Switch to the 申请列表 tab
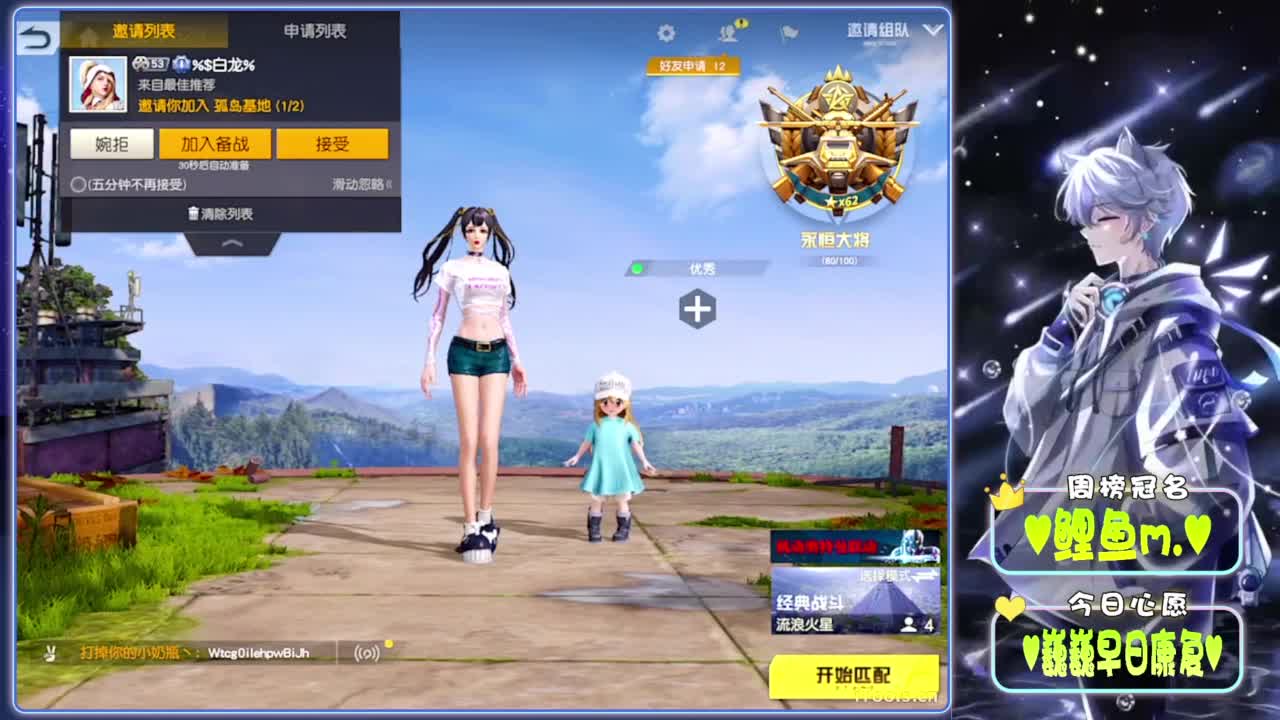Screen dimensions: 1280x720 [x=313, y=32]
